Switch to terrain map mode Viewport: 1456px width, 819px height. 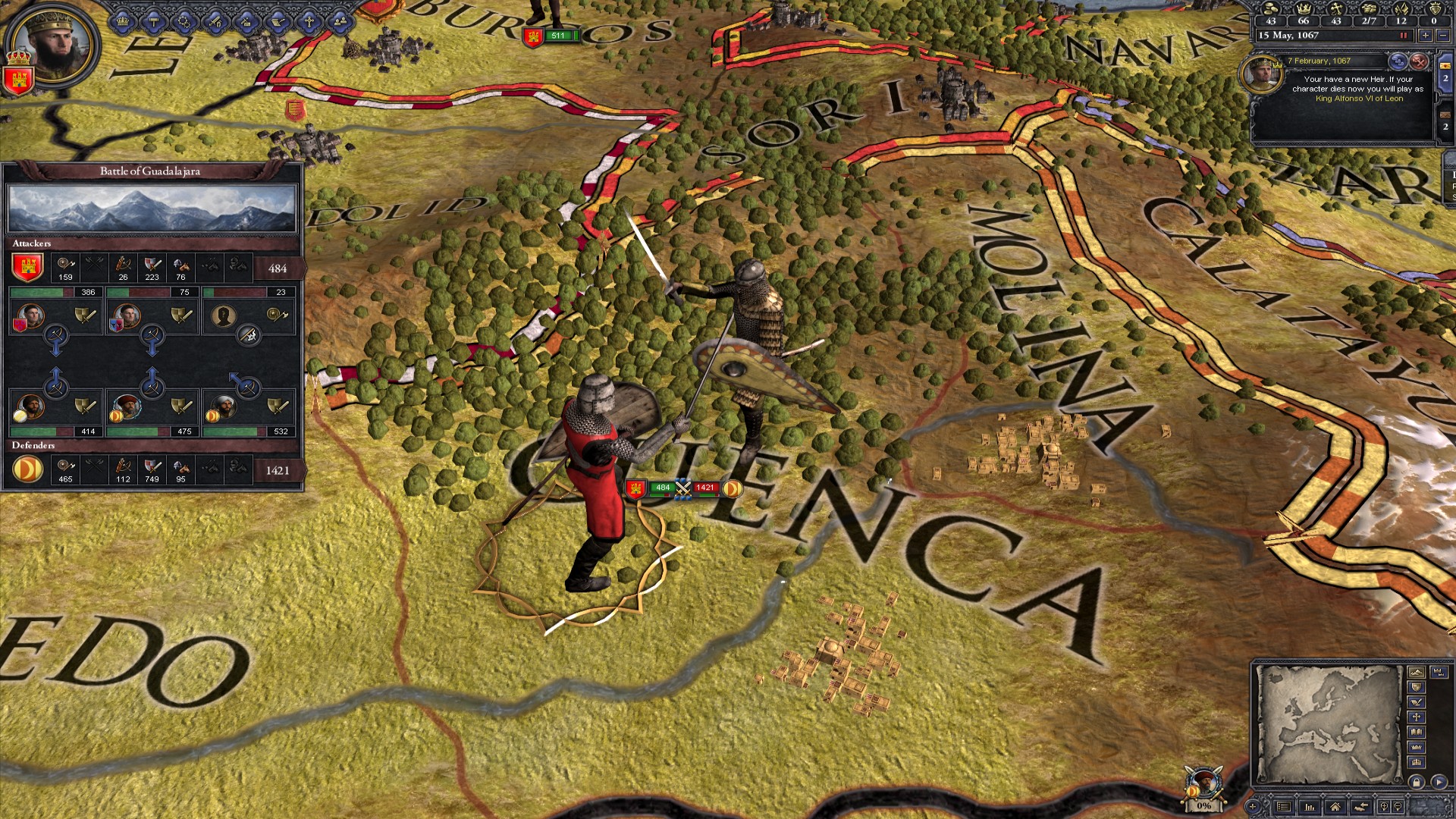pos(1417,672)
